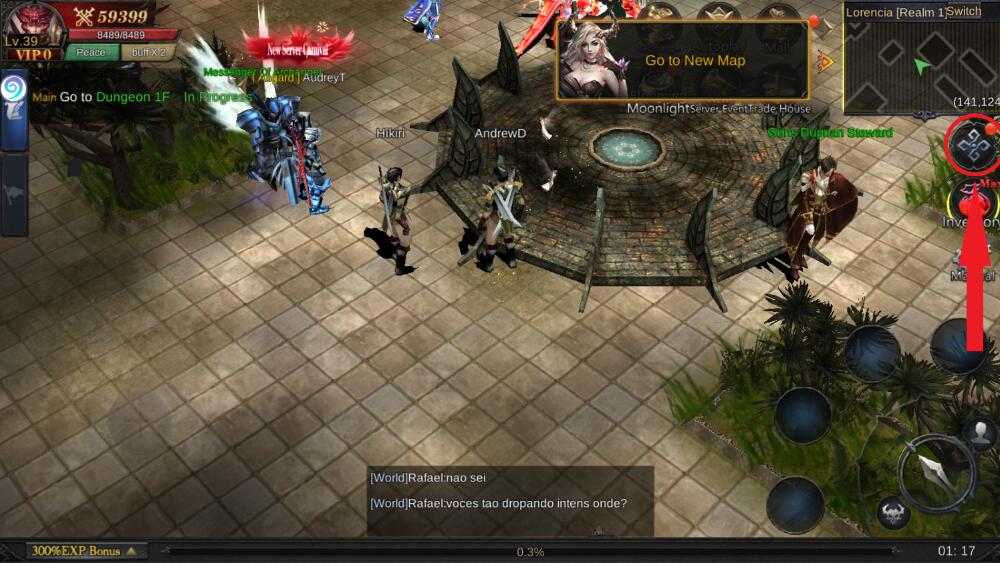Click the VIP 0 badge

click(x=33, y=53)
